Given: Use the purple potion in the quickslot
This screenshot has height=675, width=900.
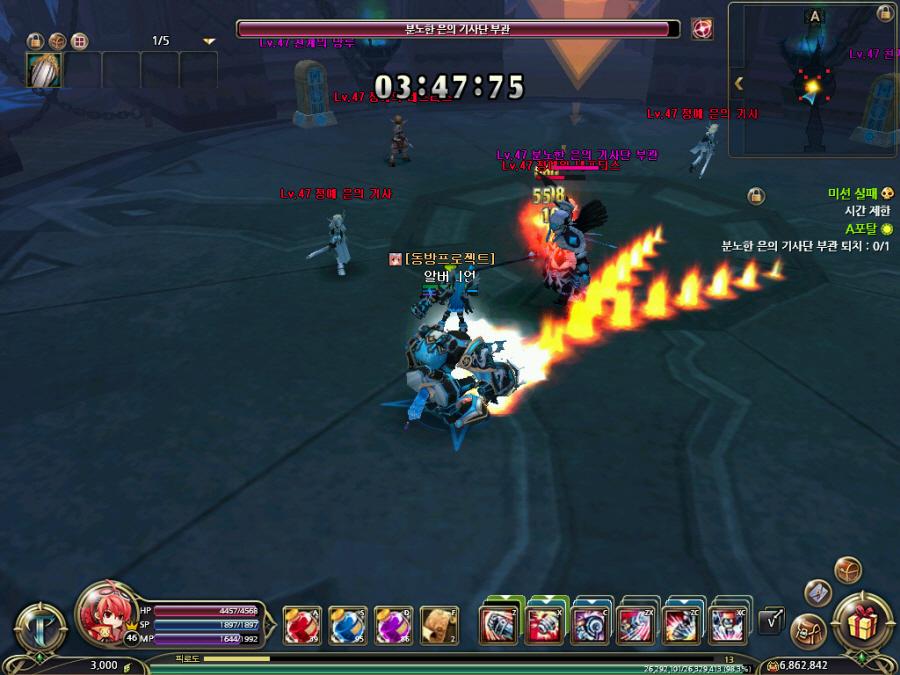Looking at the screenshot, I should pos(393,625).
